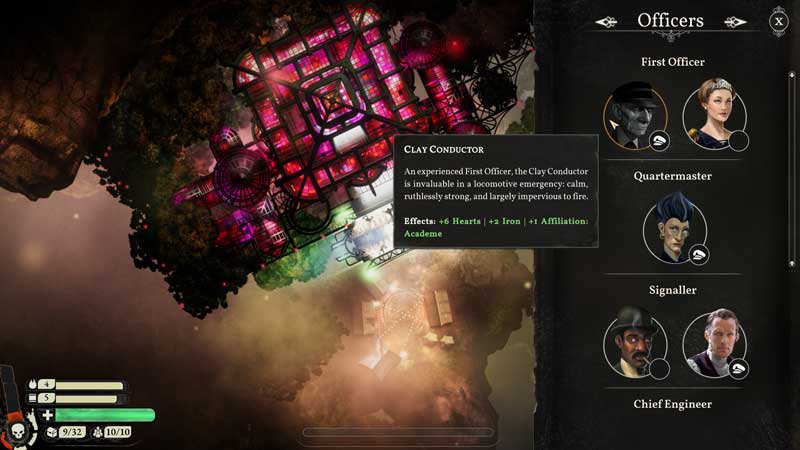Viewport: 800px width, 450px height.
Task: Open the crew count icon
Action: (x=97, y=432)
